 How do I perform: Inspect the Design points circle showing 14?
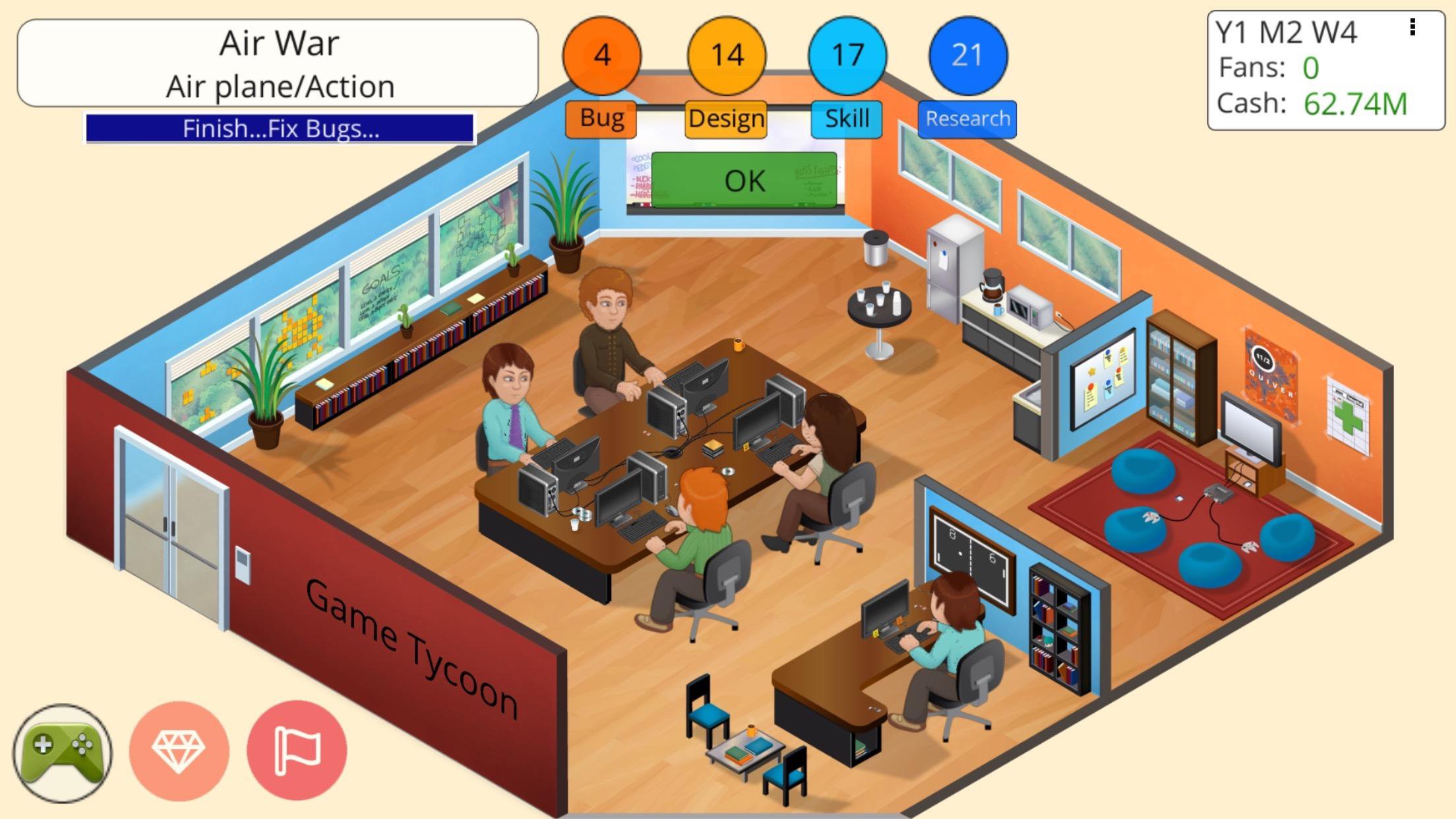(725, 56)
